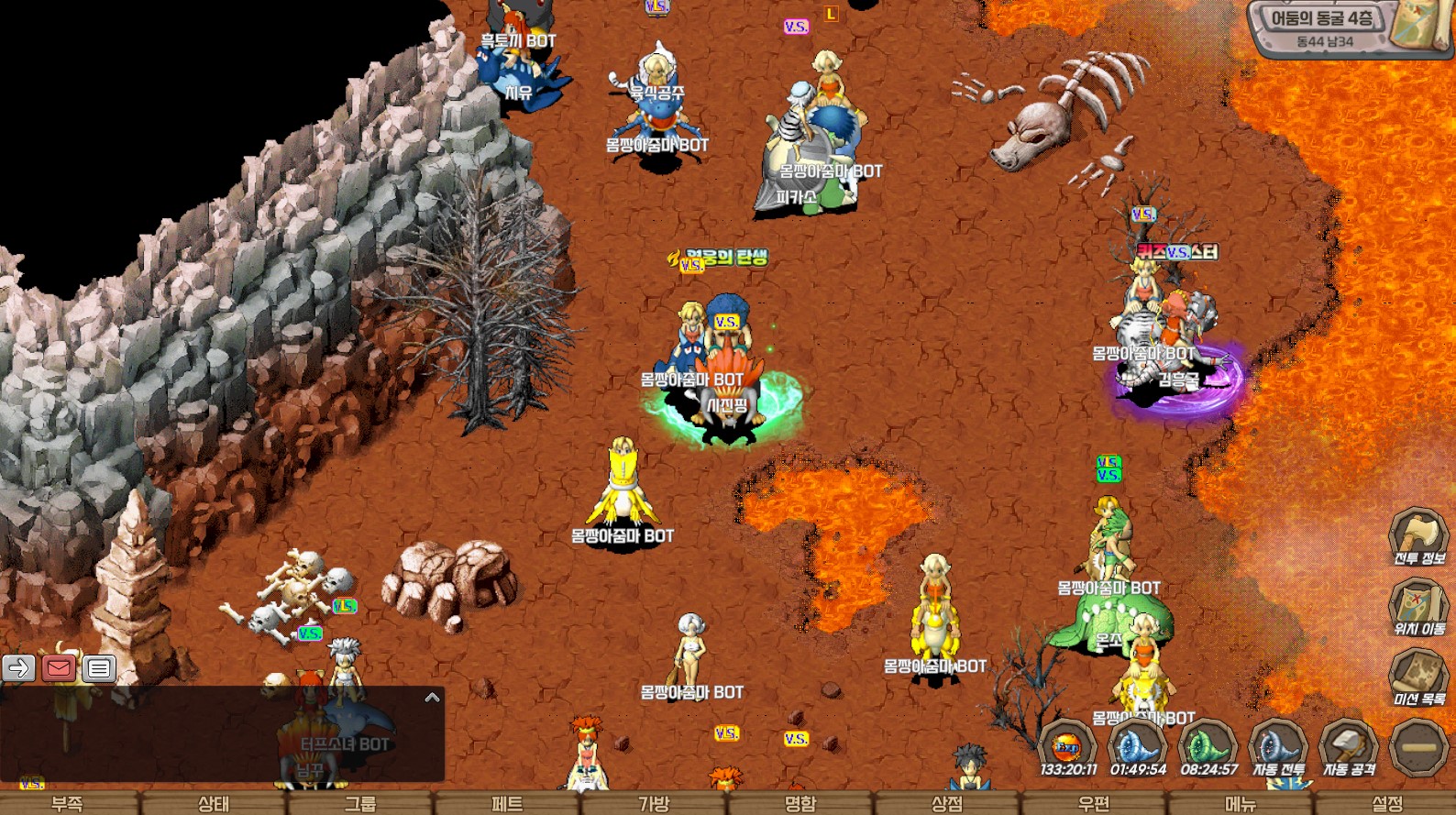Click the red envelope chat button
The image size is (1456, 815).
point(59,668)
